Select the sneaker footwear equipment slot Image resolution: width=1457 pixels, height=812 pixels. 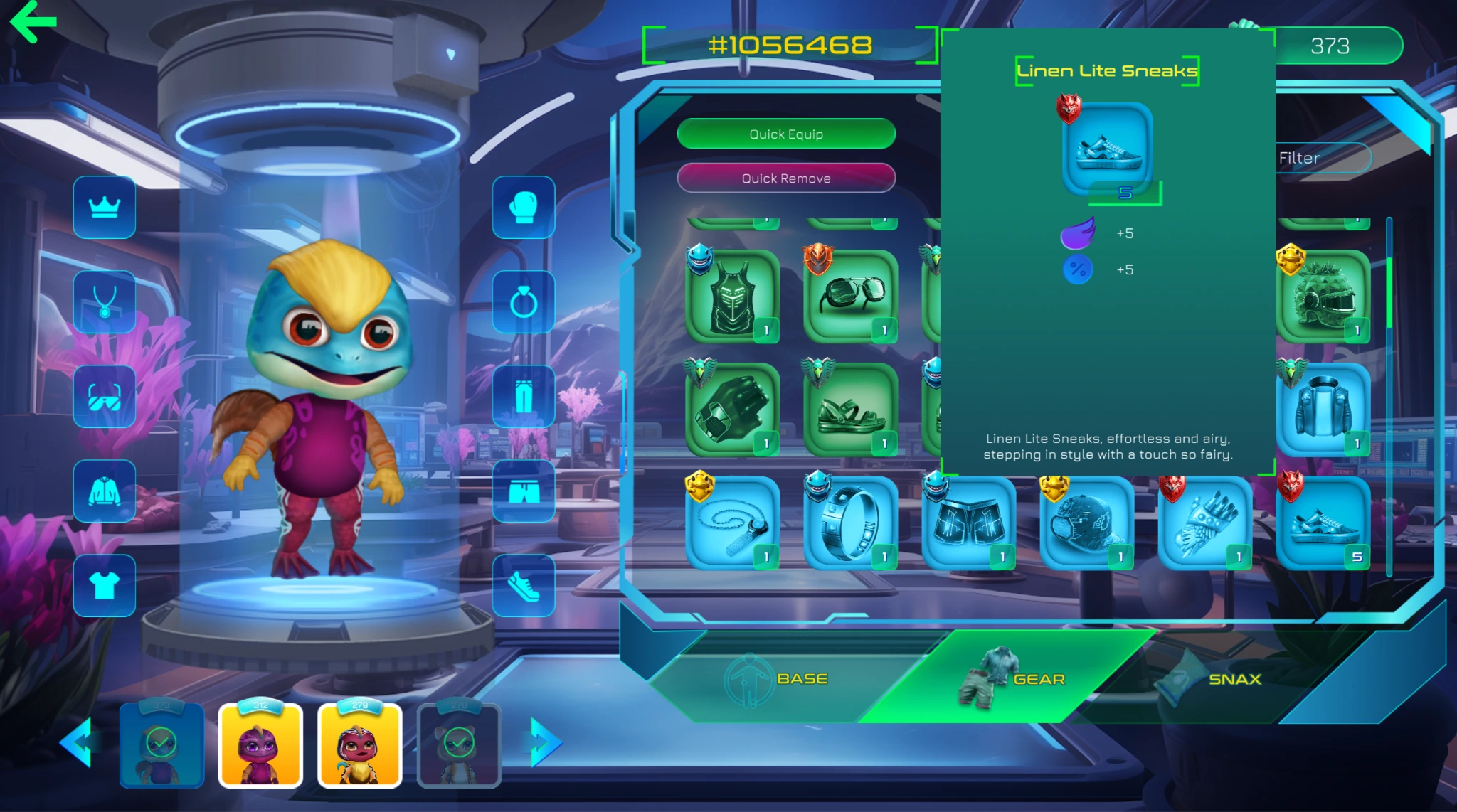coord(524,585)
